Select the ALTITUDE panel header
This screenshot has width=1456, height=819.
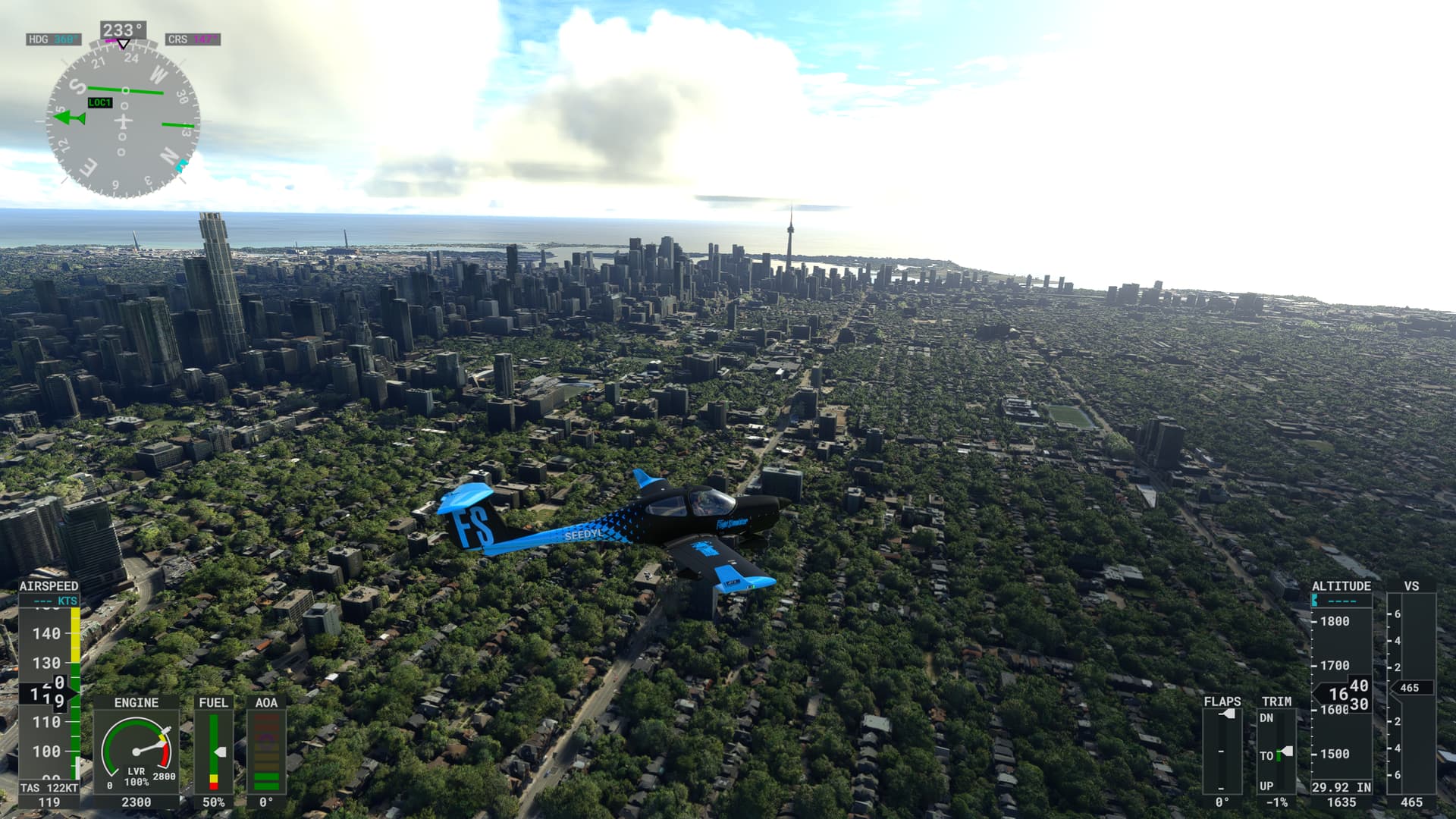(x=1341, y=585)
